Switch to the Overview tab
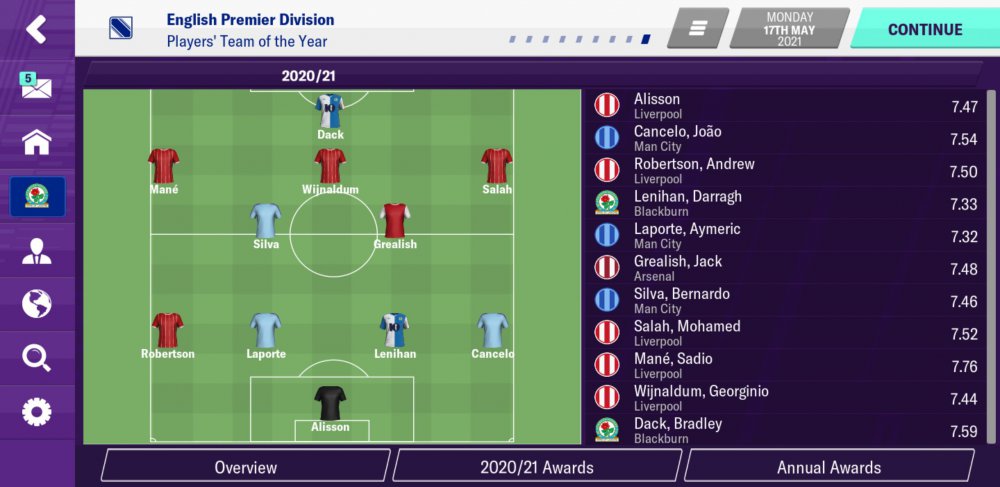1000x487 pixels. 245,467
